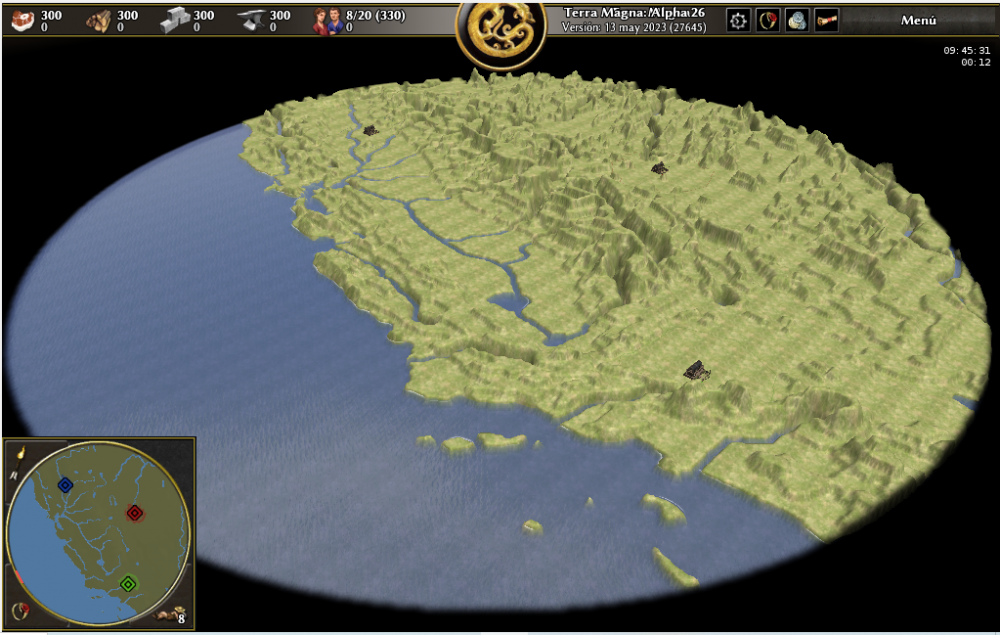Jump to the red base marker on minimap
Viewport: 1000px width, 635px height.
tap(134, 513)
